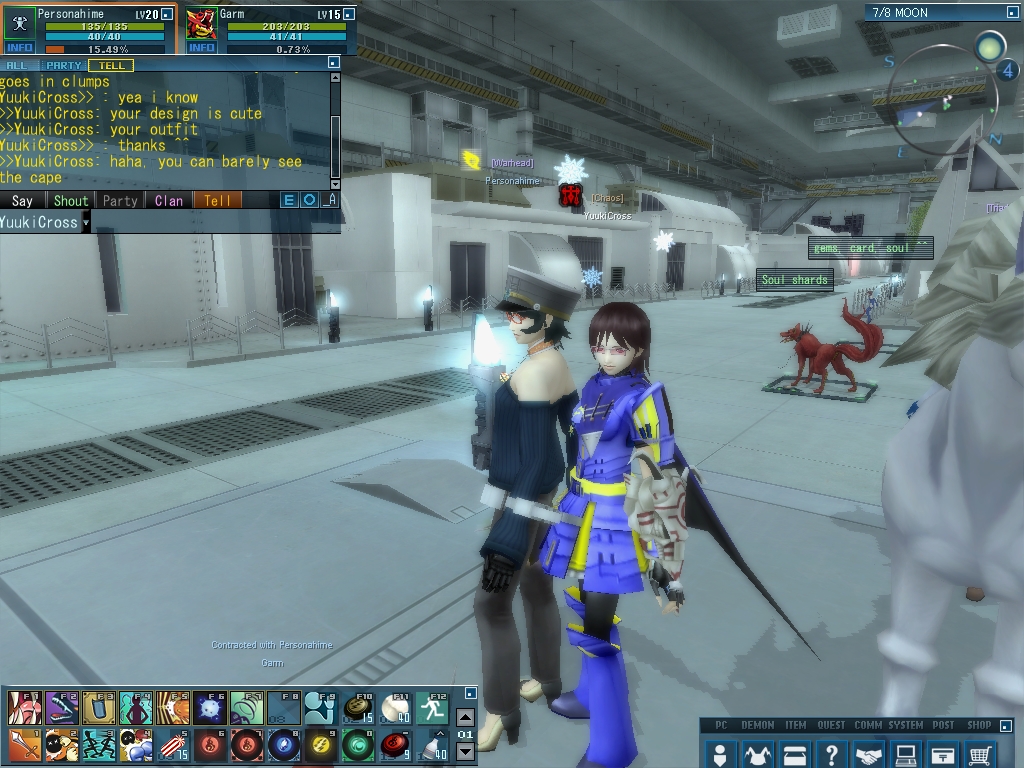Image resolution: width=1024 pixels, height=768 pixels.
Task: Open the PC character menu icon
Action: click(719, 753)
